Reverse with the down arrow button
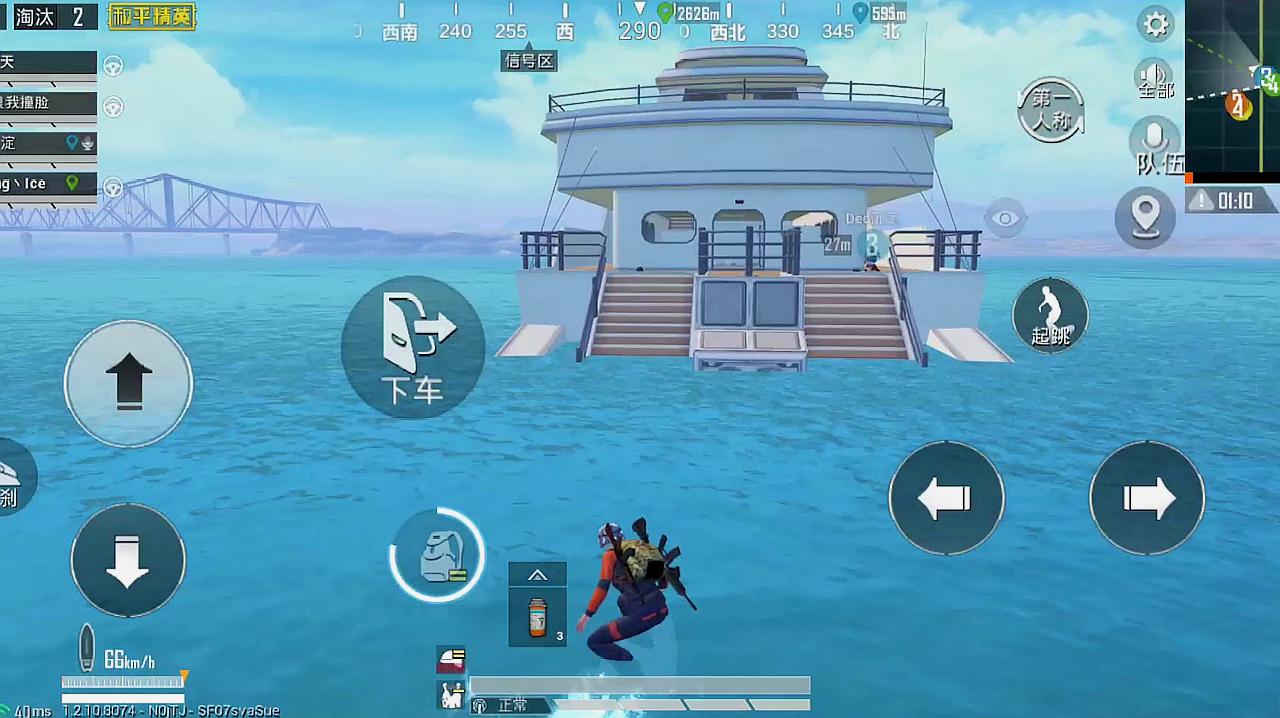Screen dimensions: 1280x718 click(128, 560)
